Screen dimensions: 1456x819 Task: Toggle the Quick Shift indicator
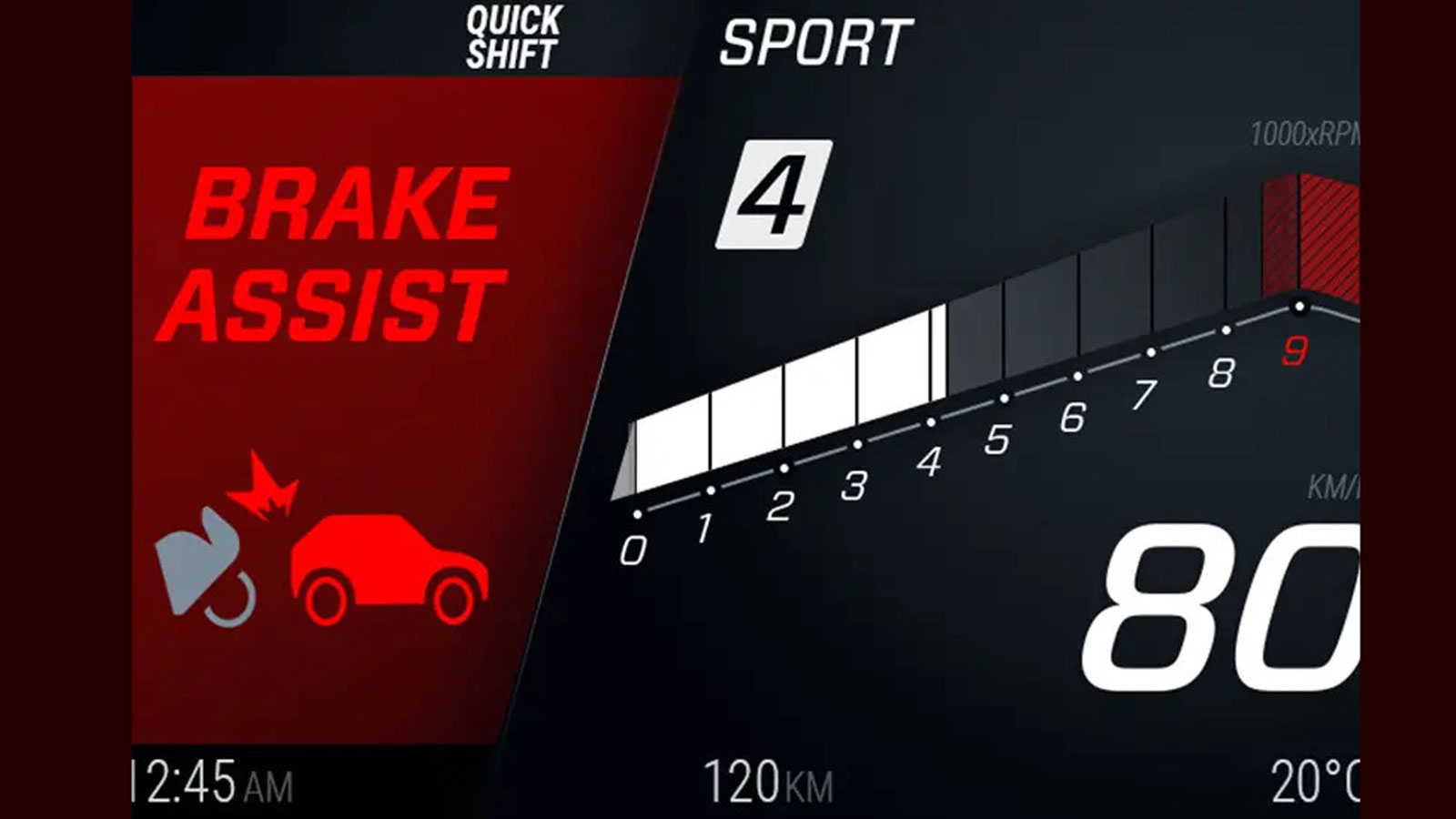point(511,37)
